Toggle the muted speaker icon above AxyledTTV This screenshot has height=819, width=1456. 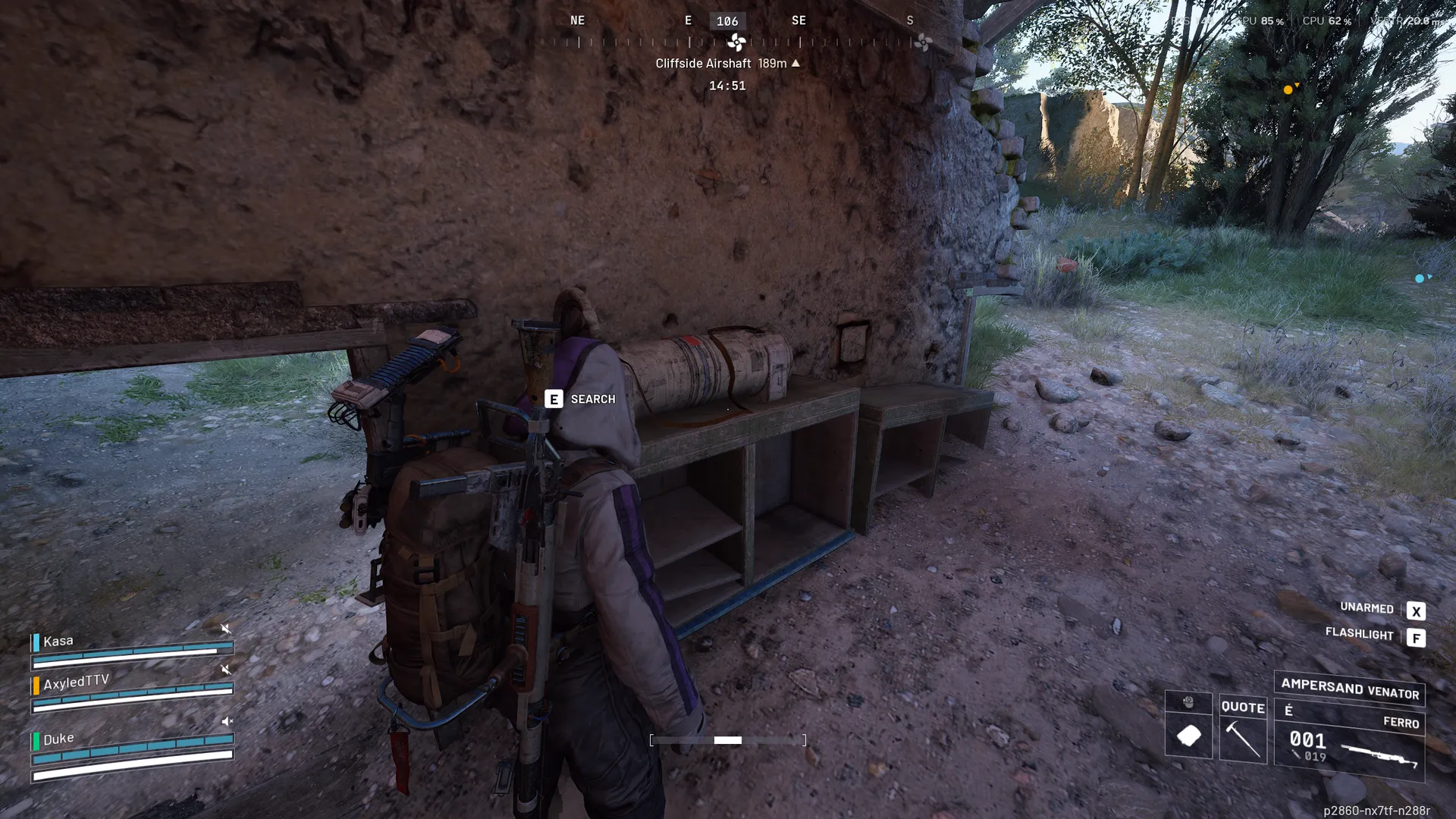pos(226,670)
